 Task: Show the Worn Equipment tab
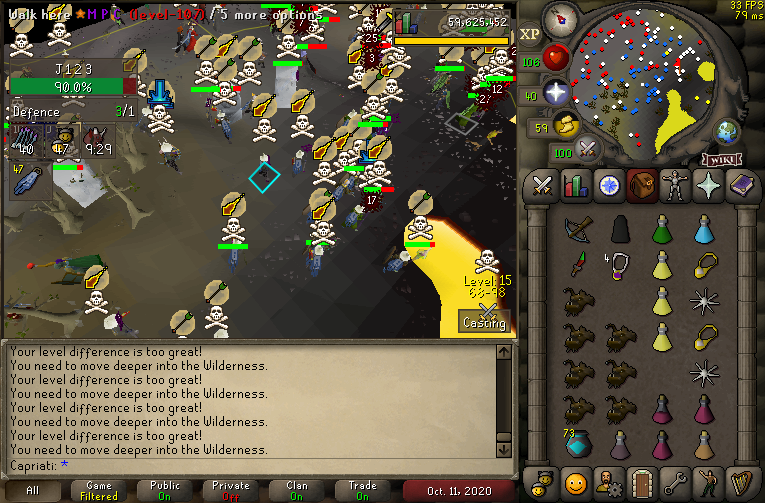click(674, 186)
